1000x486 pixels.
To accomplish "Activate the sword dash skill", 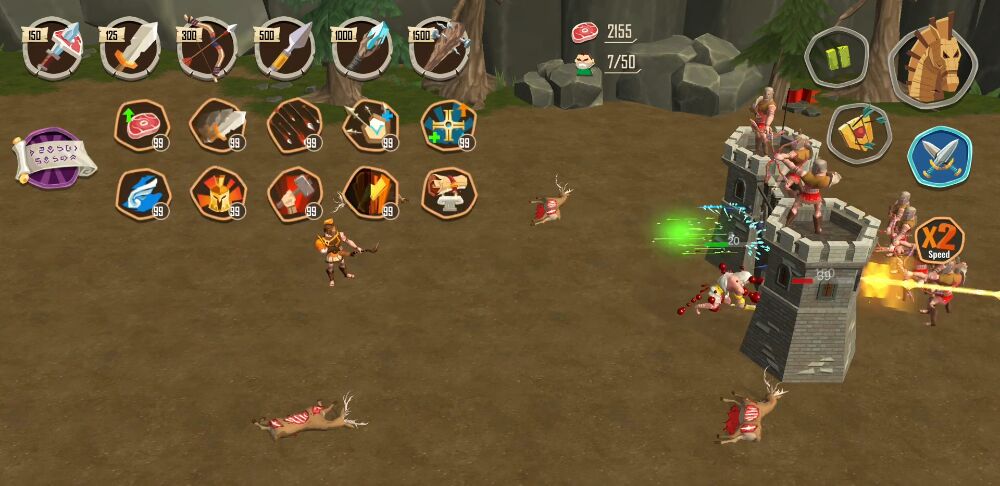I will pyautogui.click(x=218, y=125).
